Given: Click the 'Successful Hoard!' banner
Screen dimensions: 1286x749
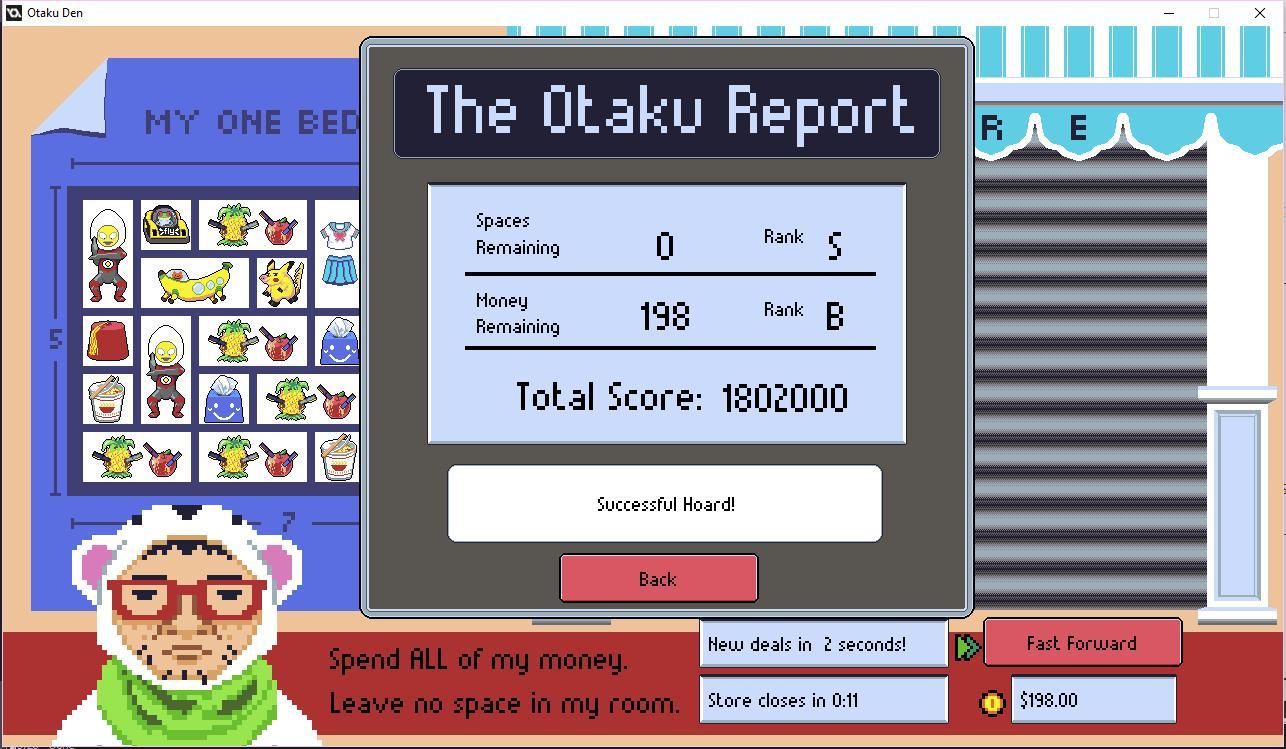Looking at the screenshot, I should click(x=664, y=504).
